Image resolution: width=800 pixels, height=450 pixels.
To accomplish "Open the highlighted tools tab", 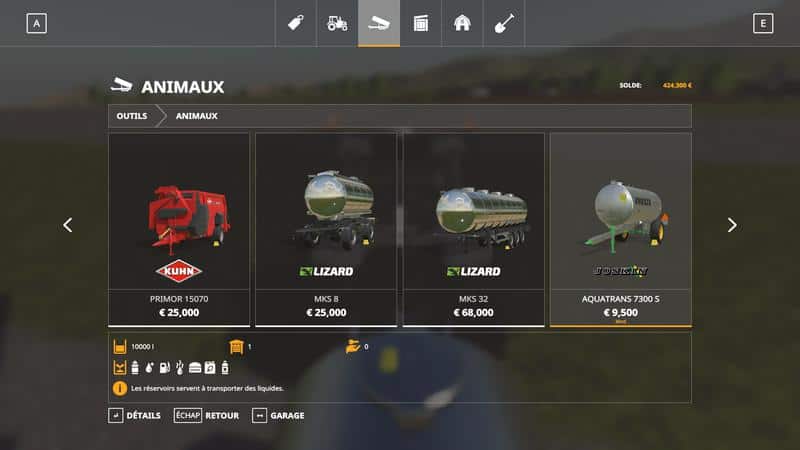I will pos(379,23).
